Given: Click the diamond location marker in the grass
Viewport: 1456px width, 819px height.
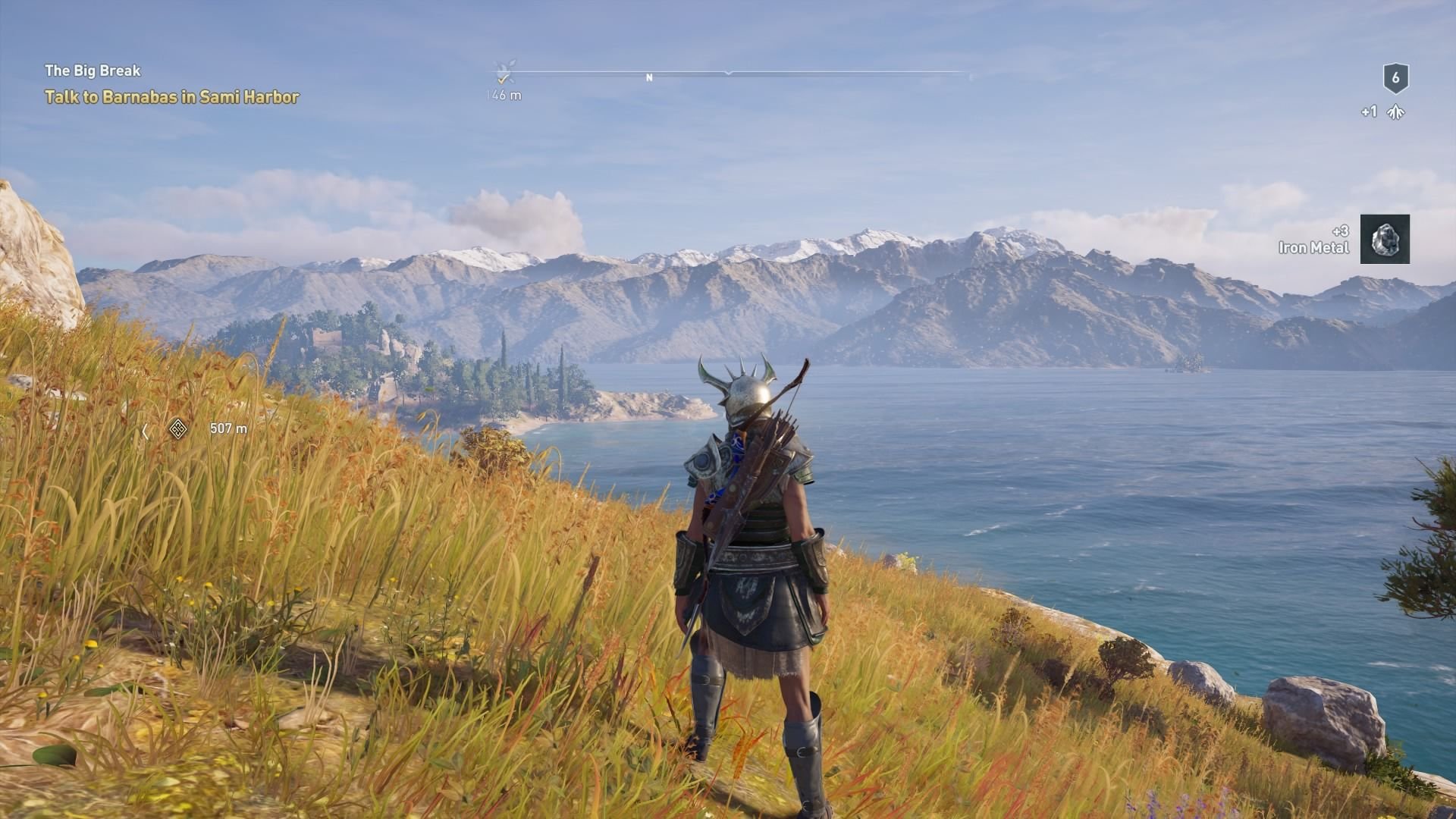Looking at the screenshot, I should click(177, 428).
